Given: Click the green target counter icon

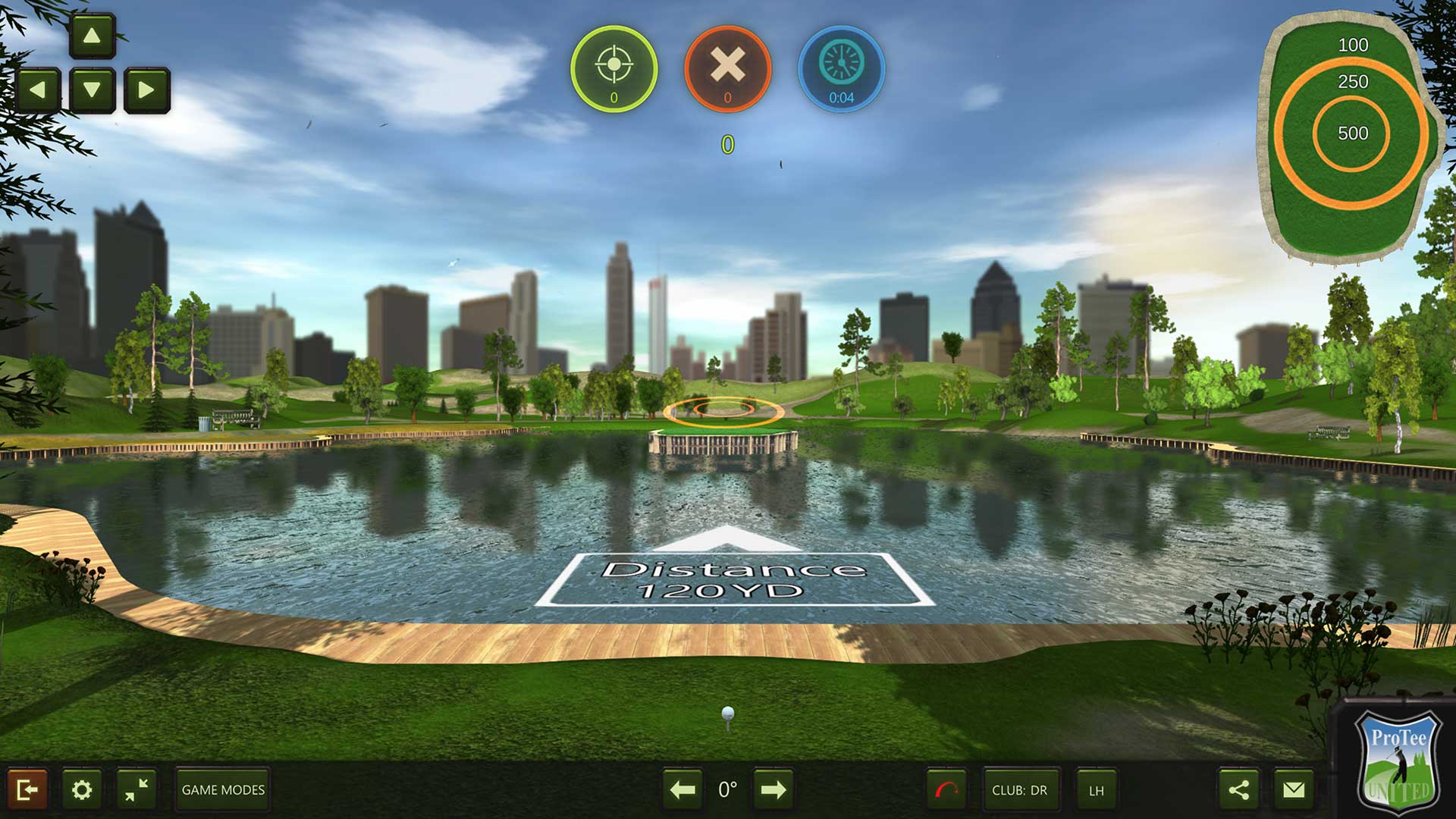Looking at the screenshot, I should [x=614, y=68].
